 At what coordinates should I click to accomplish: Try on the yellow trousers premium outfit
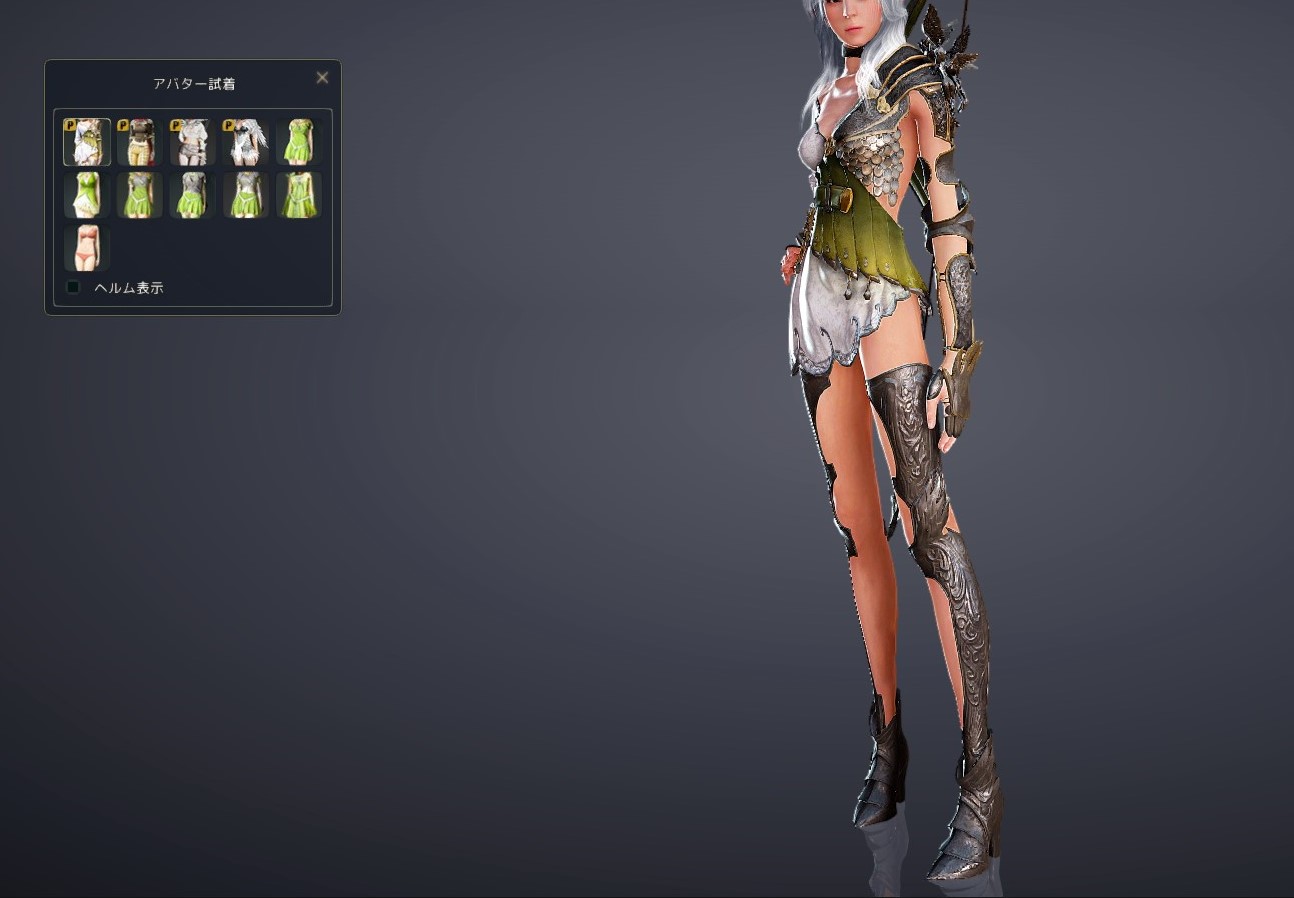[140, 142]
